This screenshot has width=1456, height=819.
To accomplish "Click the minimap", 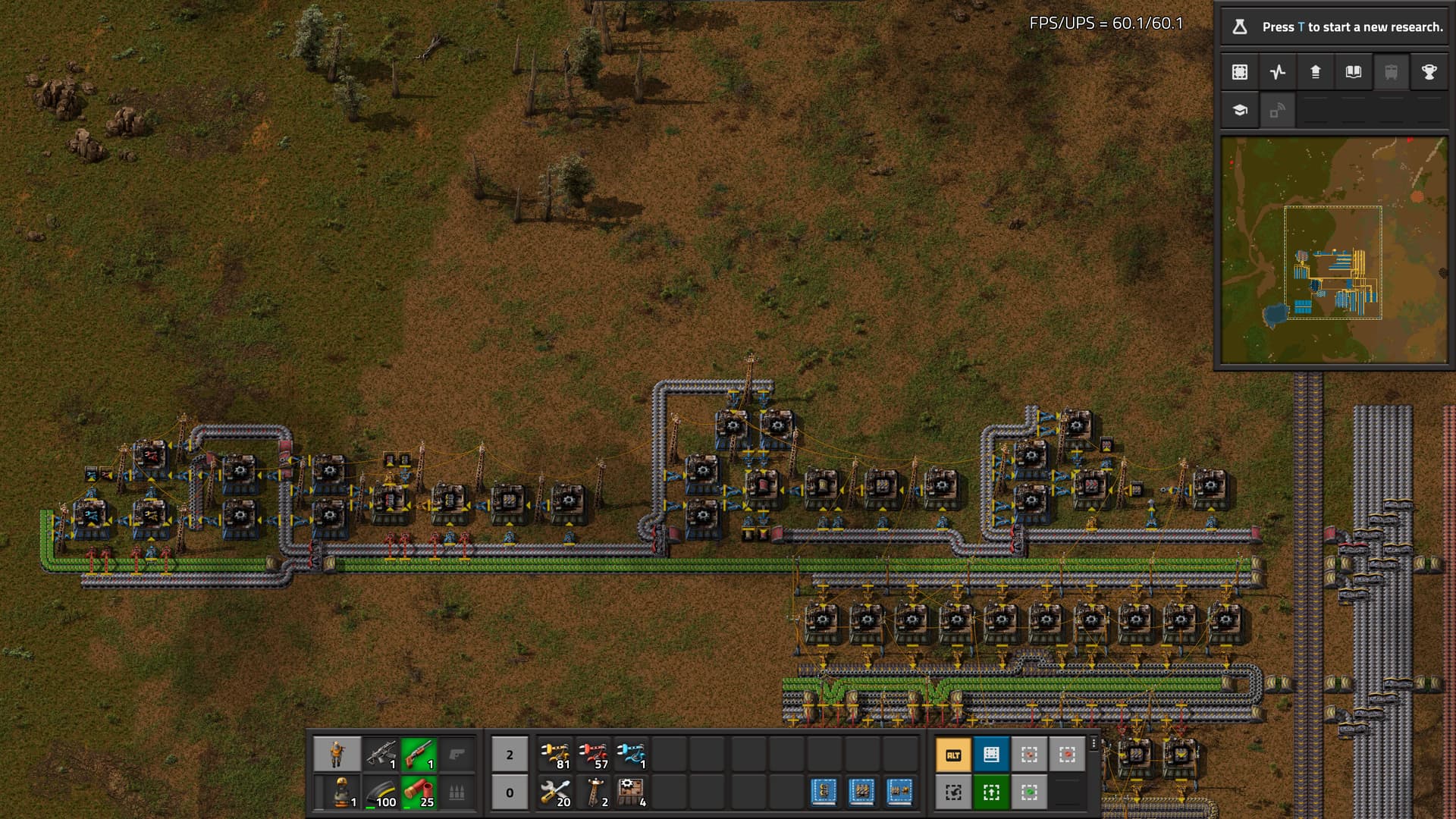I will pos(1334,250).
